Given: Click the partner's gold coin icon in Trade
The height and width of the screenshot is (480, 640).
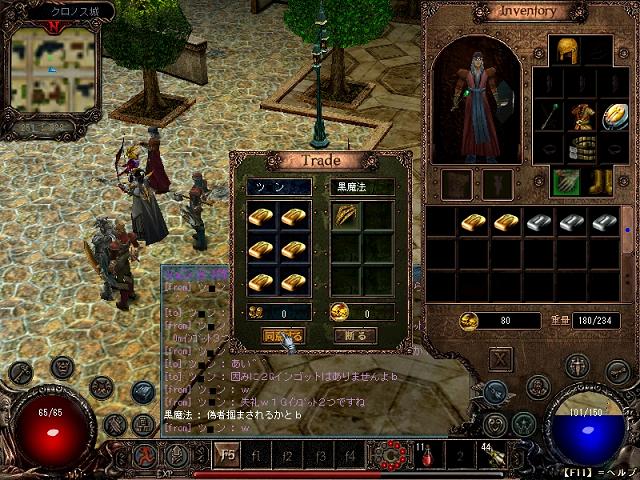Looking at the screenshot, I should pyautogui.click(x=338, y=312).
